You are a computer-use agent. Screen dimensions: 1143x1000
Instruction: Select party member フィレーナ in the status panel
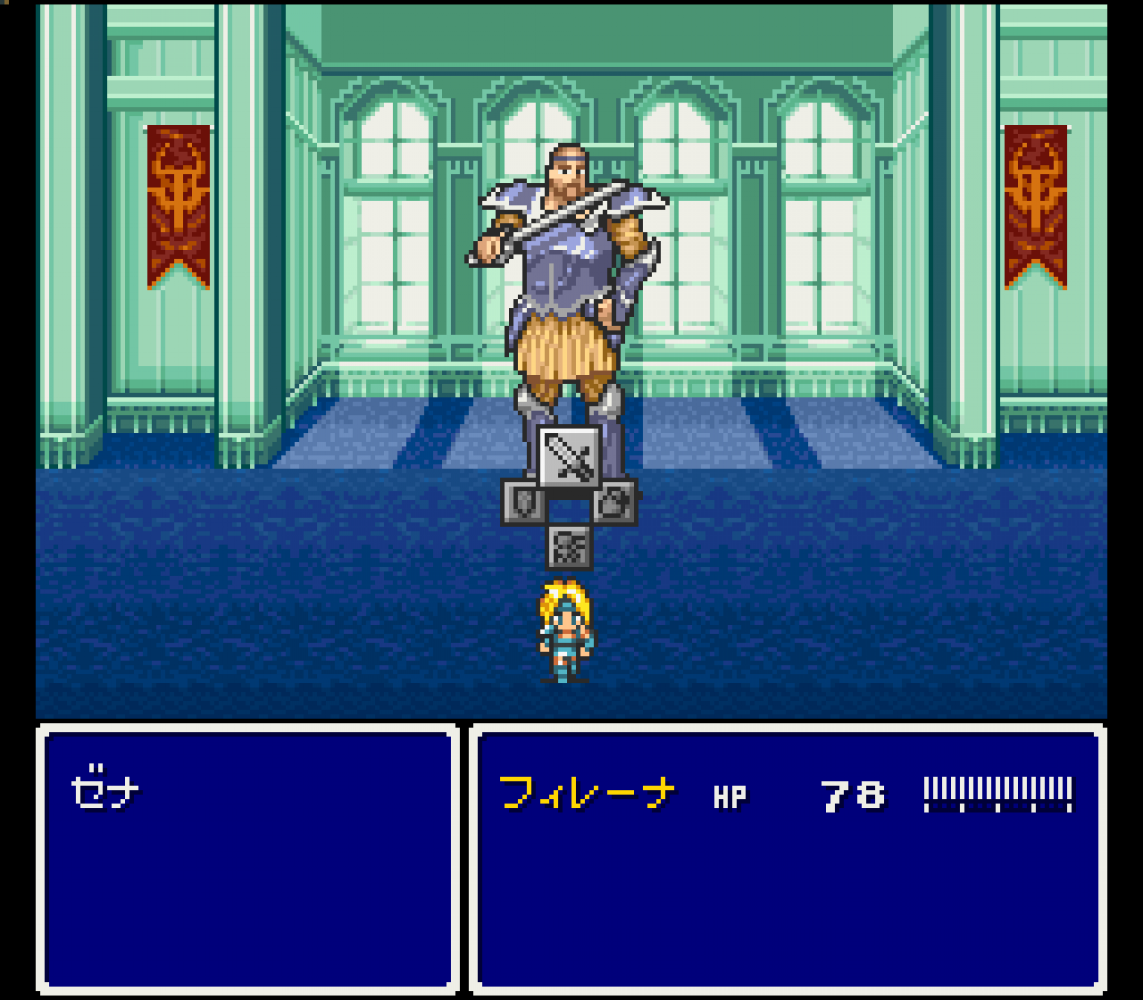pyautogui.click(x=587, y=794)
